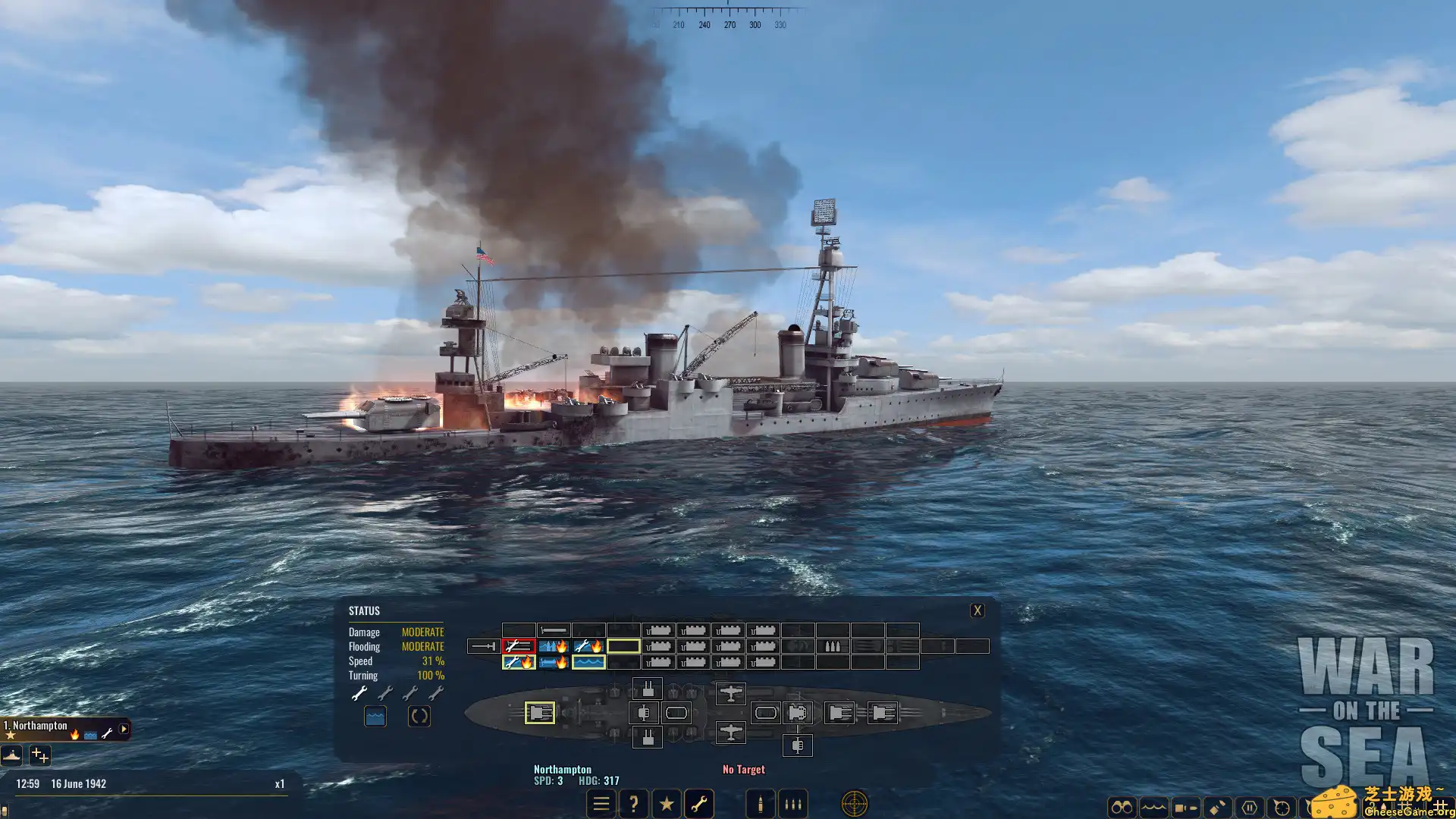Select the single shell ammunition icon

coord(759,804)
